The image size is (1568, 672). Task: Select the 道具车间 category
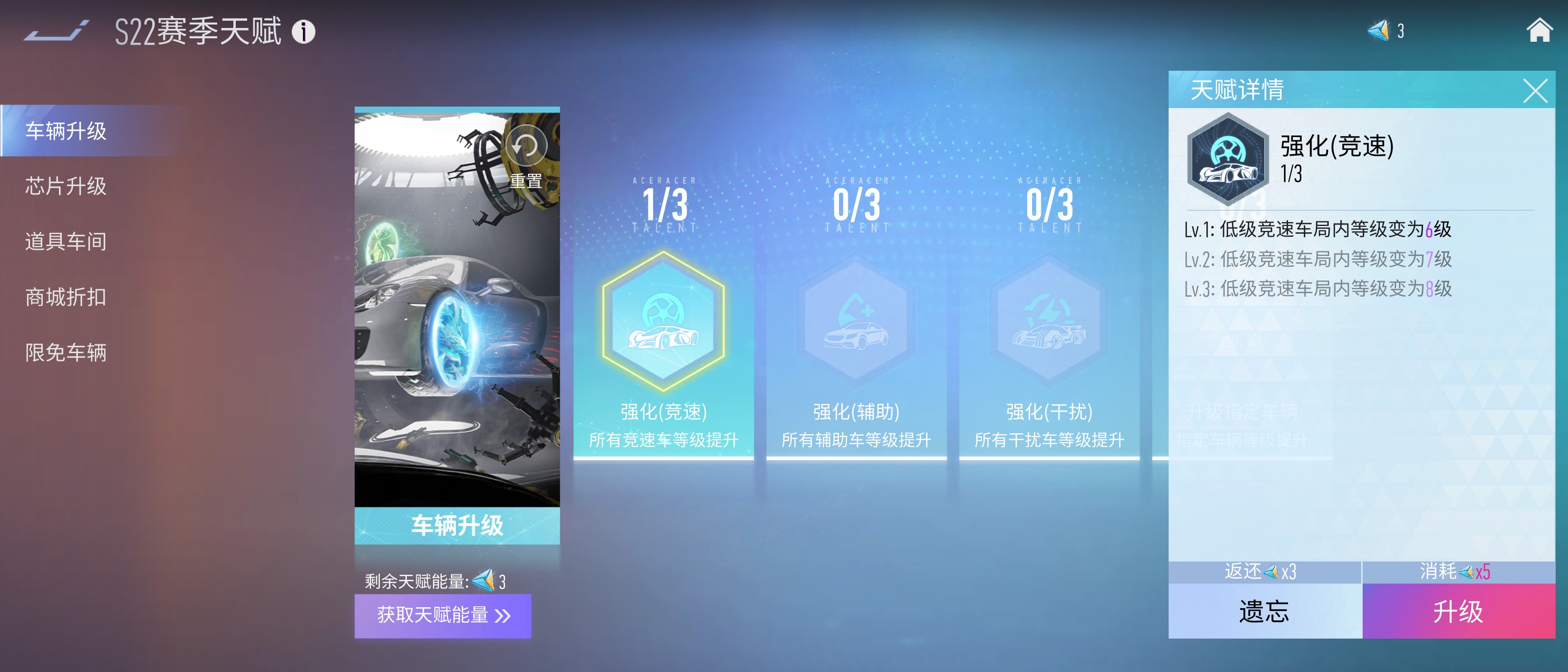(x=66, y=242)
